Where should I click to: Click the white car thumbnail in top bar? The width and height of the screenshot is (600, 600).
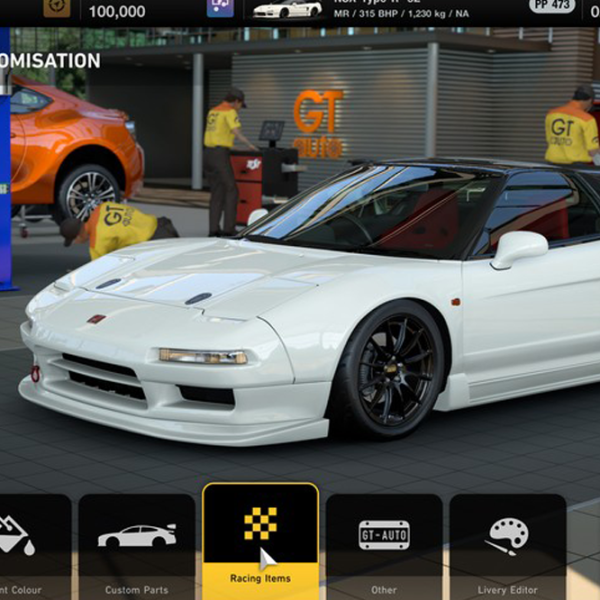(x=286, y=9)
